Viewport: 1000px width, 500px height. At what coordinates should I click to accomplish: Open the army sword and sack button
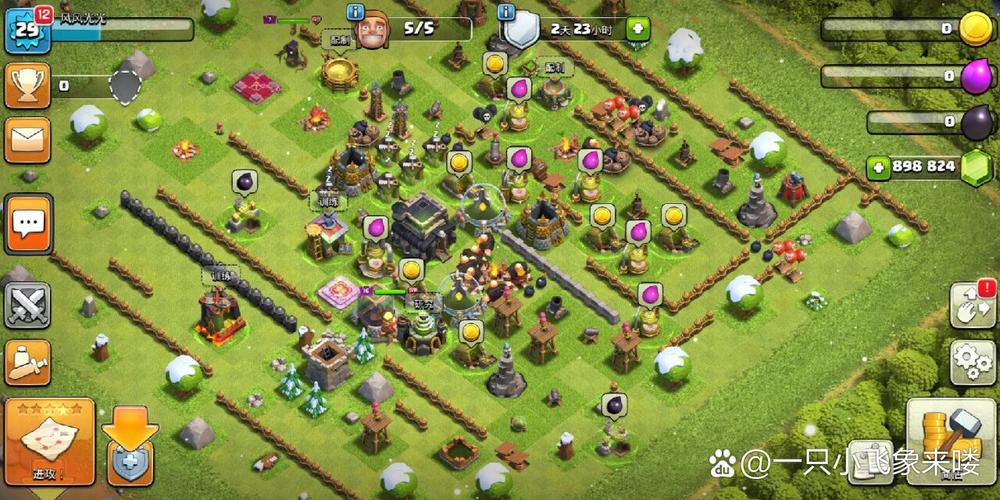[x=27, y=362]
